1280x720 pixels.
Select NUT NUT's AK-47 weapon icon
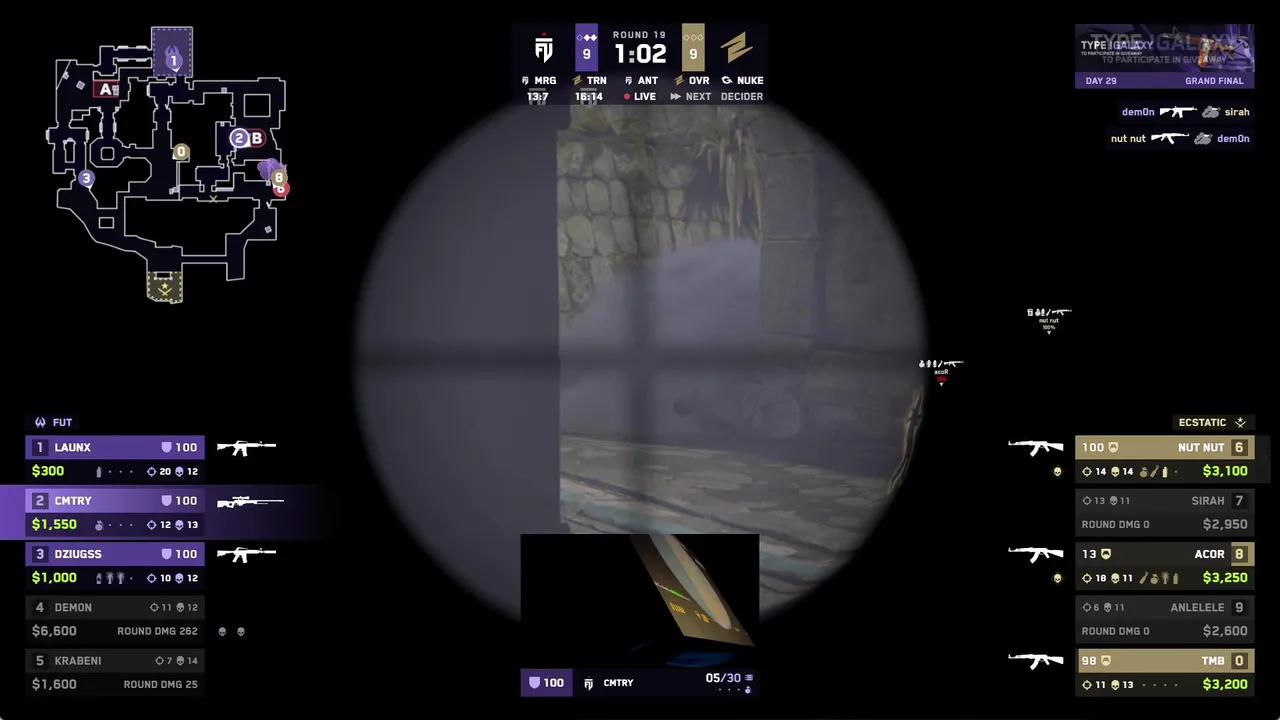click(1036, 447)
